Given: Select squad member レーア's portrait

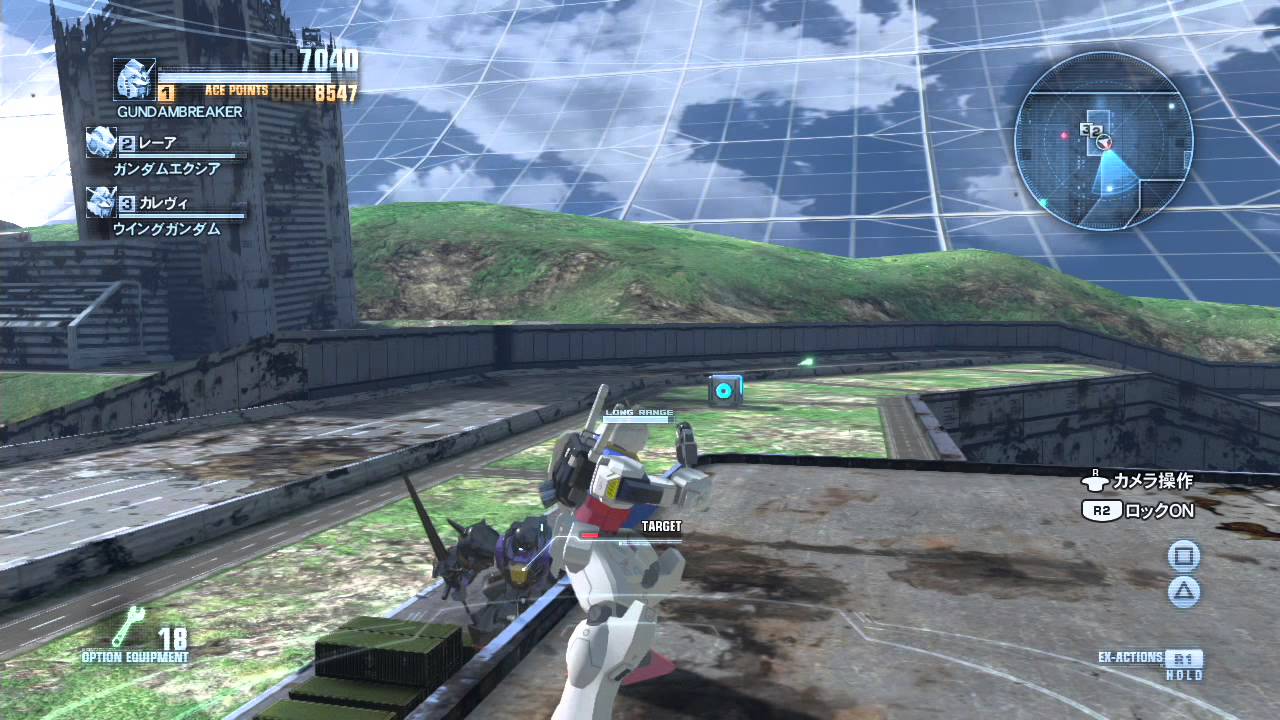Looking at the screenshot, I should (100, 142).
